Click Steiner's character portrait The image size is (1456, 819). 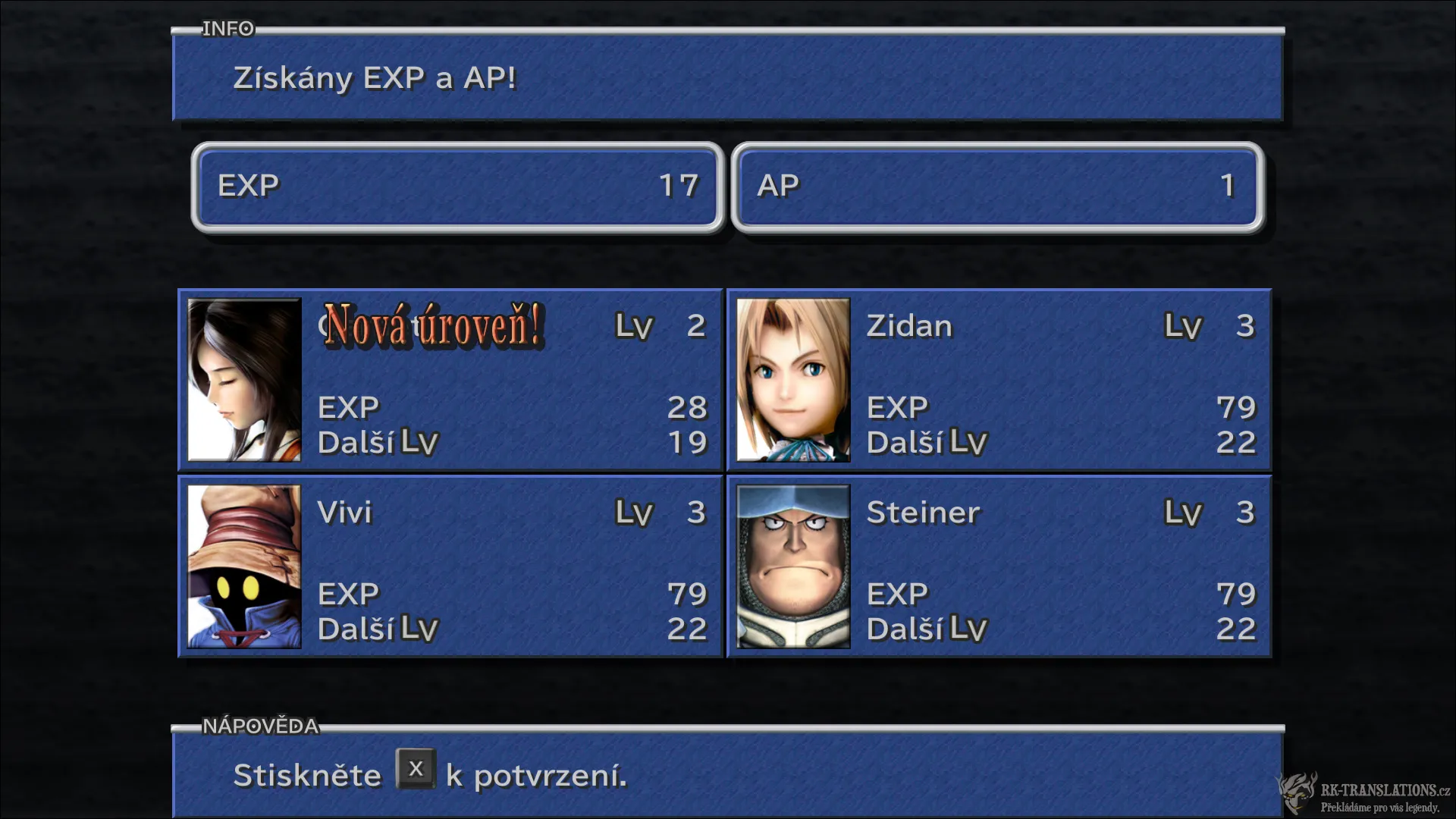792,566
